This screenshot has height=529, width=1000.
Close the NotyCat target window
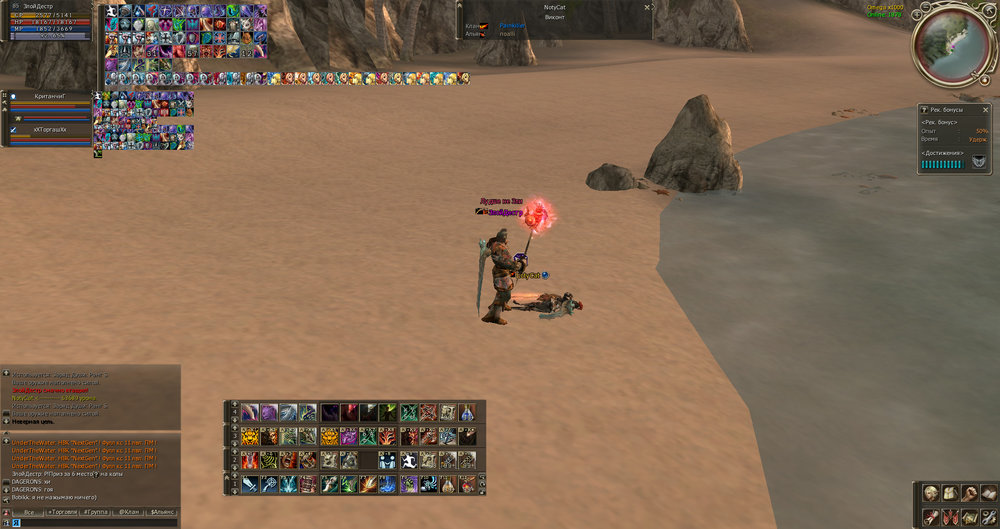(x=646, y=7)
